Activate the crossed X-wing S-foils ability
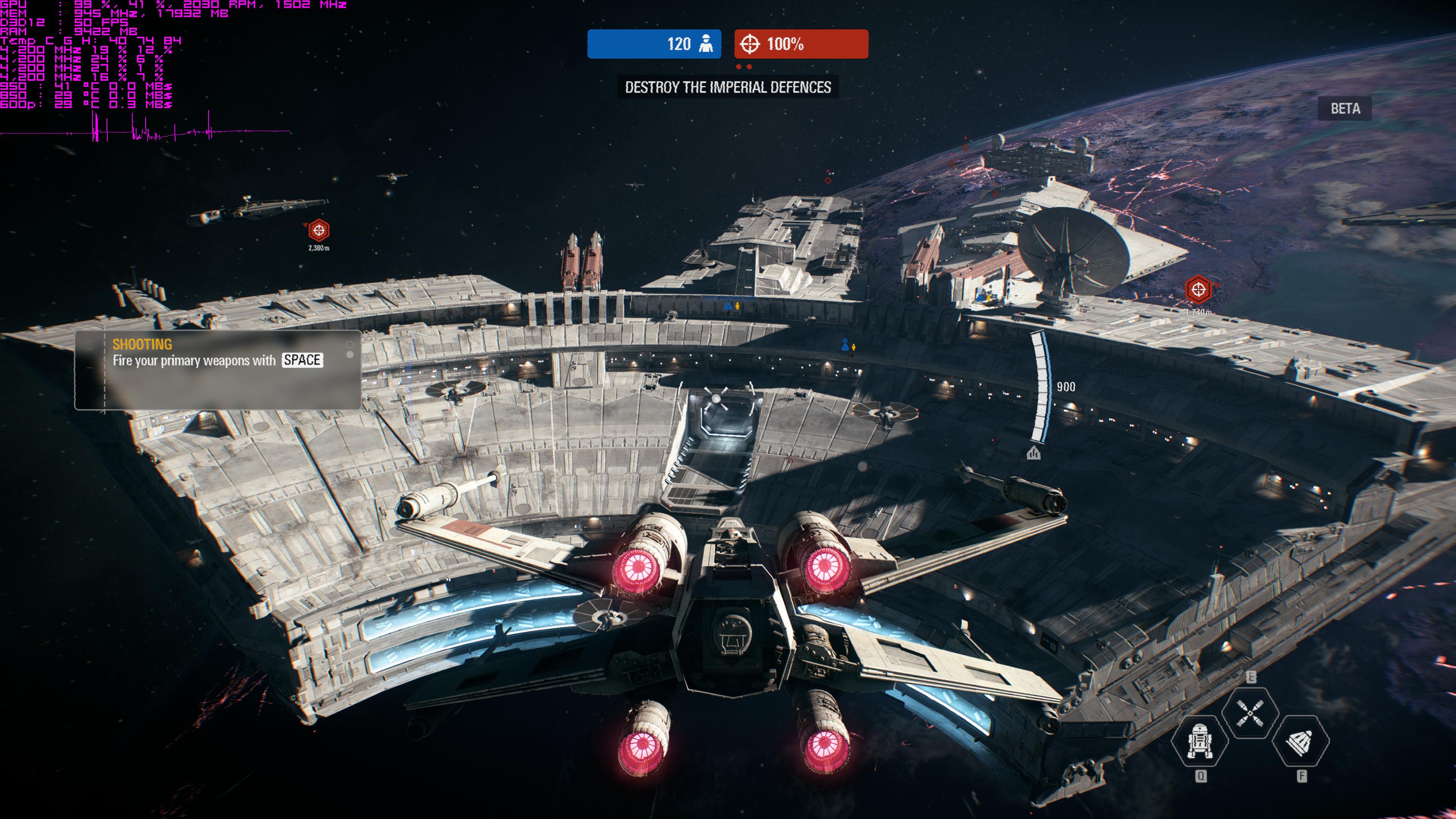The width and height of the screenshot is (1456, 819). point(1250,713)
